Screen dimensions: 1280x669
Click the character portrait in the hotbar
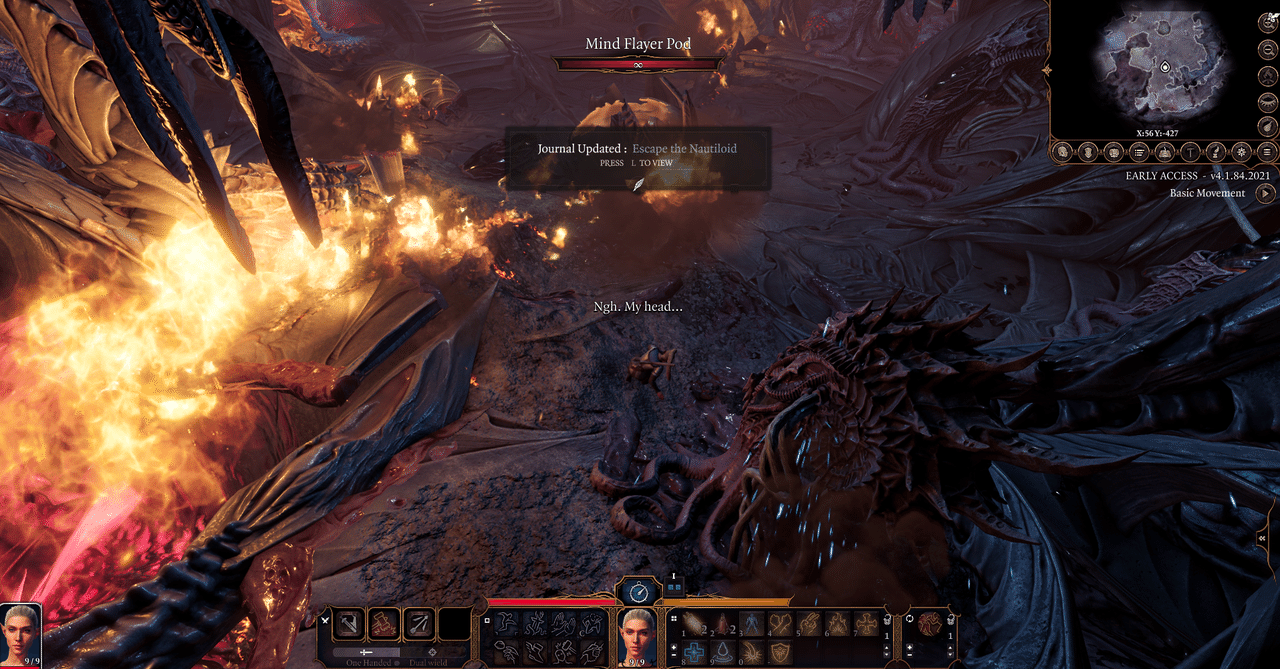(639, 630)
